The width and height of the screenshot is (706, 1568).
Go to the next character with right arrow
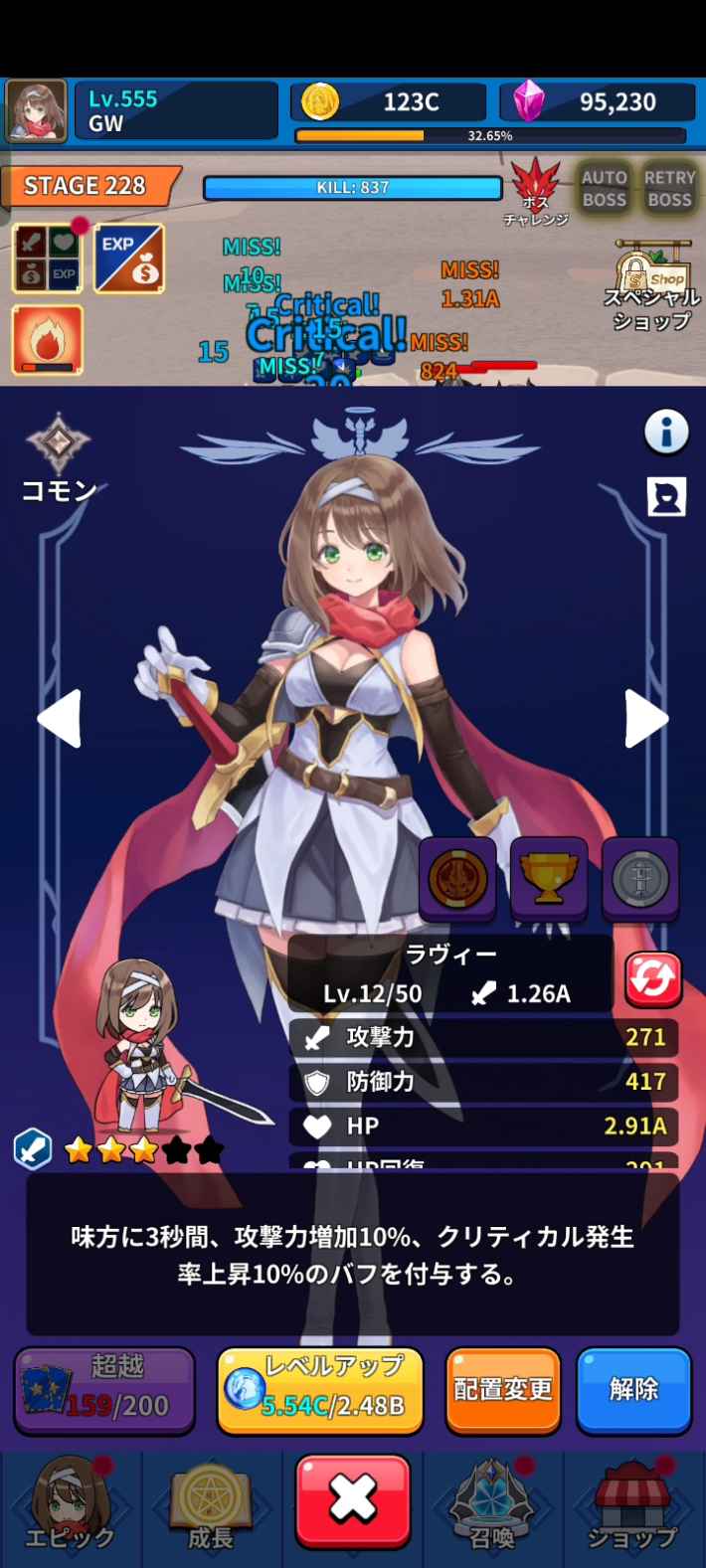(x=646, y=718)
